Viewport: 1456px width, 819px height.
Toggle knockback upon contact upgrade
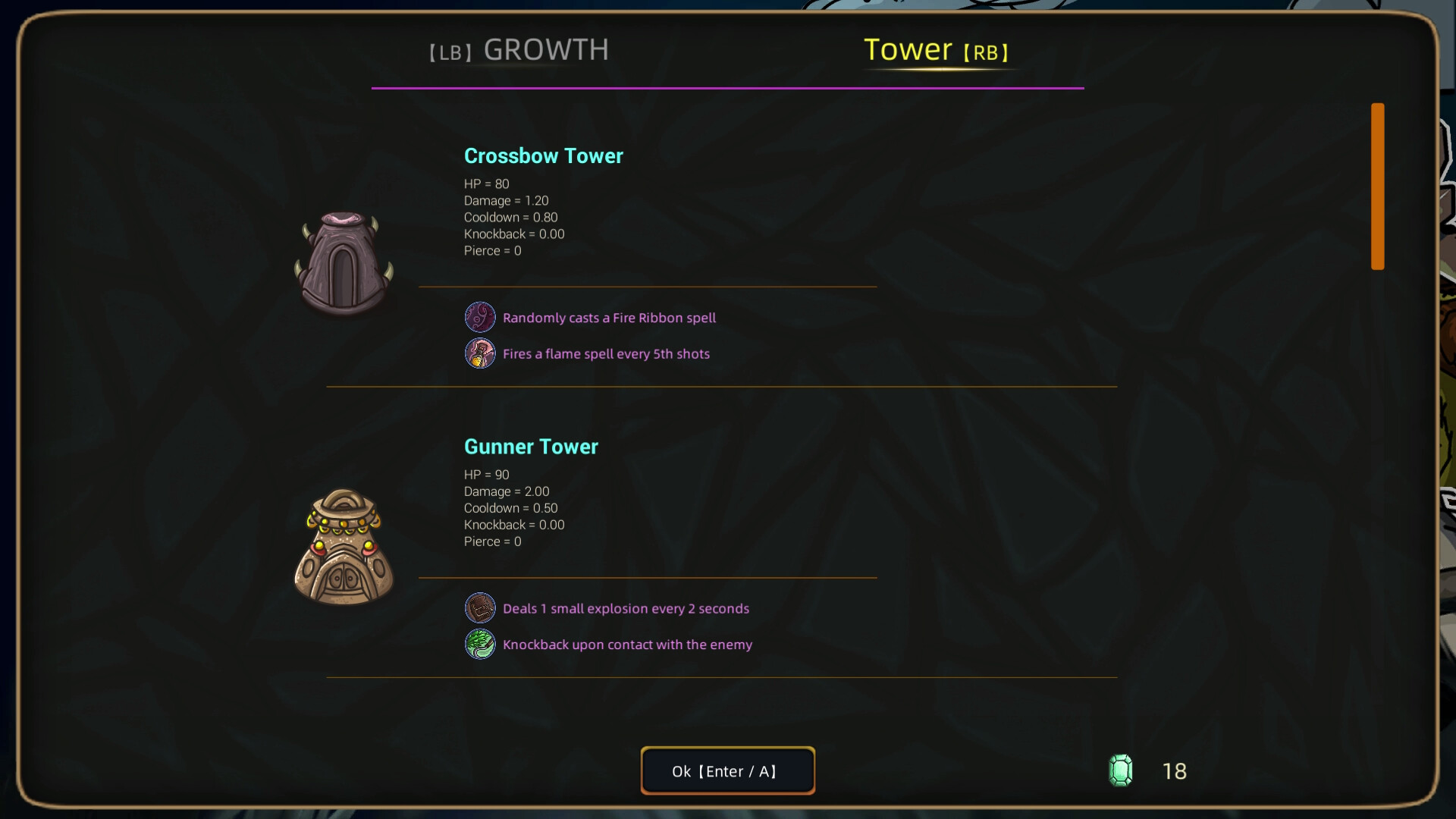[x=627, y=644]
